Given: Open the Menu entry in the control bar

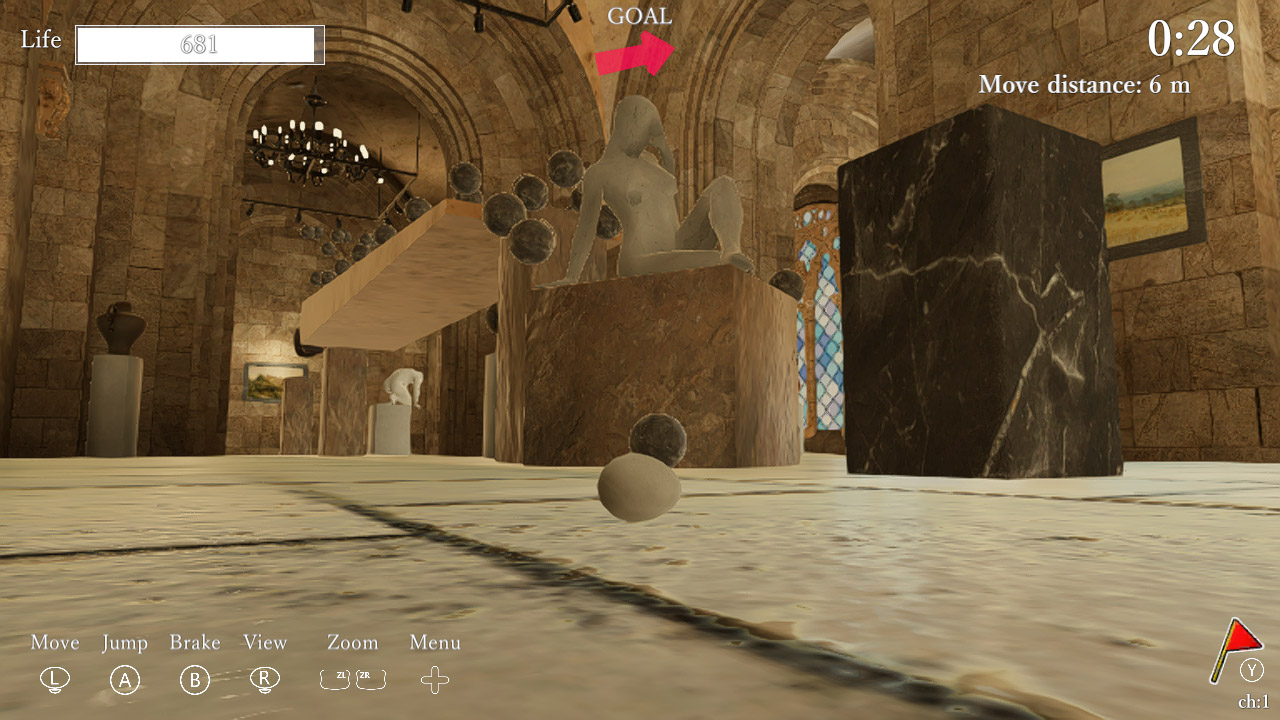Looking at the screenshot, I should point(434,643).
